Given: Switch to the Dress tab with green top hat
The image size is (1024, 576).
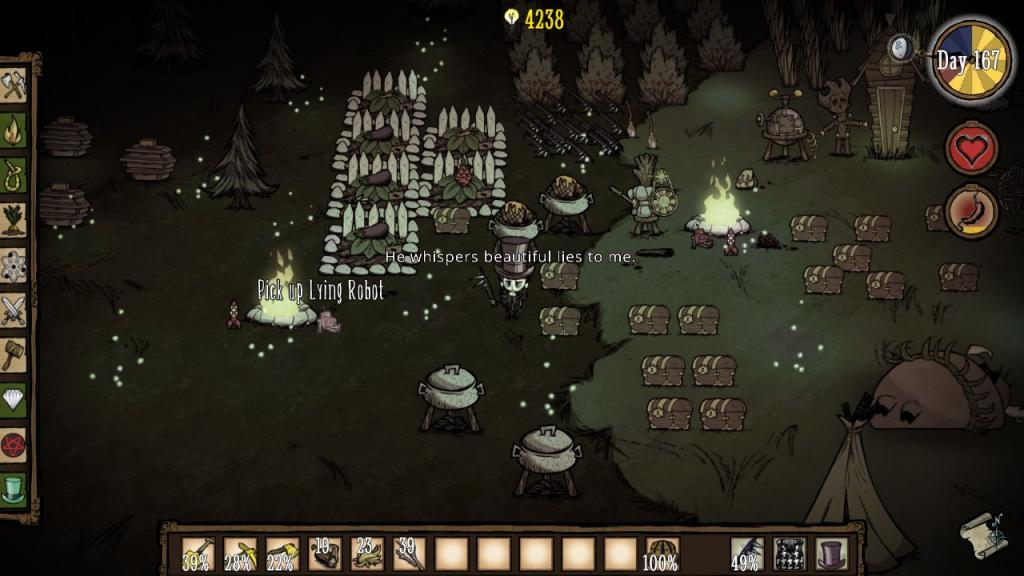Looking at the screenshot, I should [x=14, y=490].
